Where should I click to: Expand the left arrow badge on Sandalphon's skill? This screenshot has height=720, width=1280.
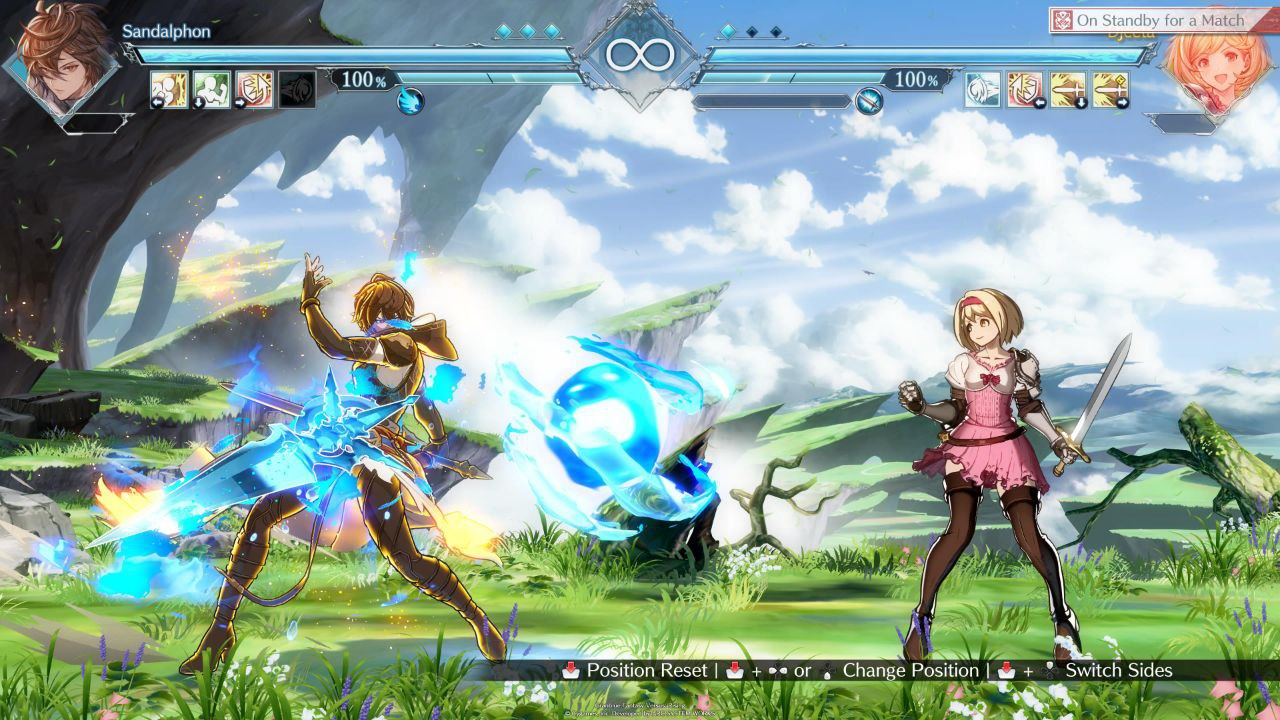coord(157,102)
